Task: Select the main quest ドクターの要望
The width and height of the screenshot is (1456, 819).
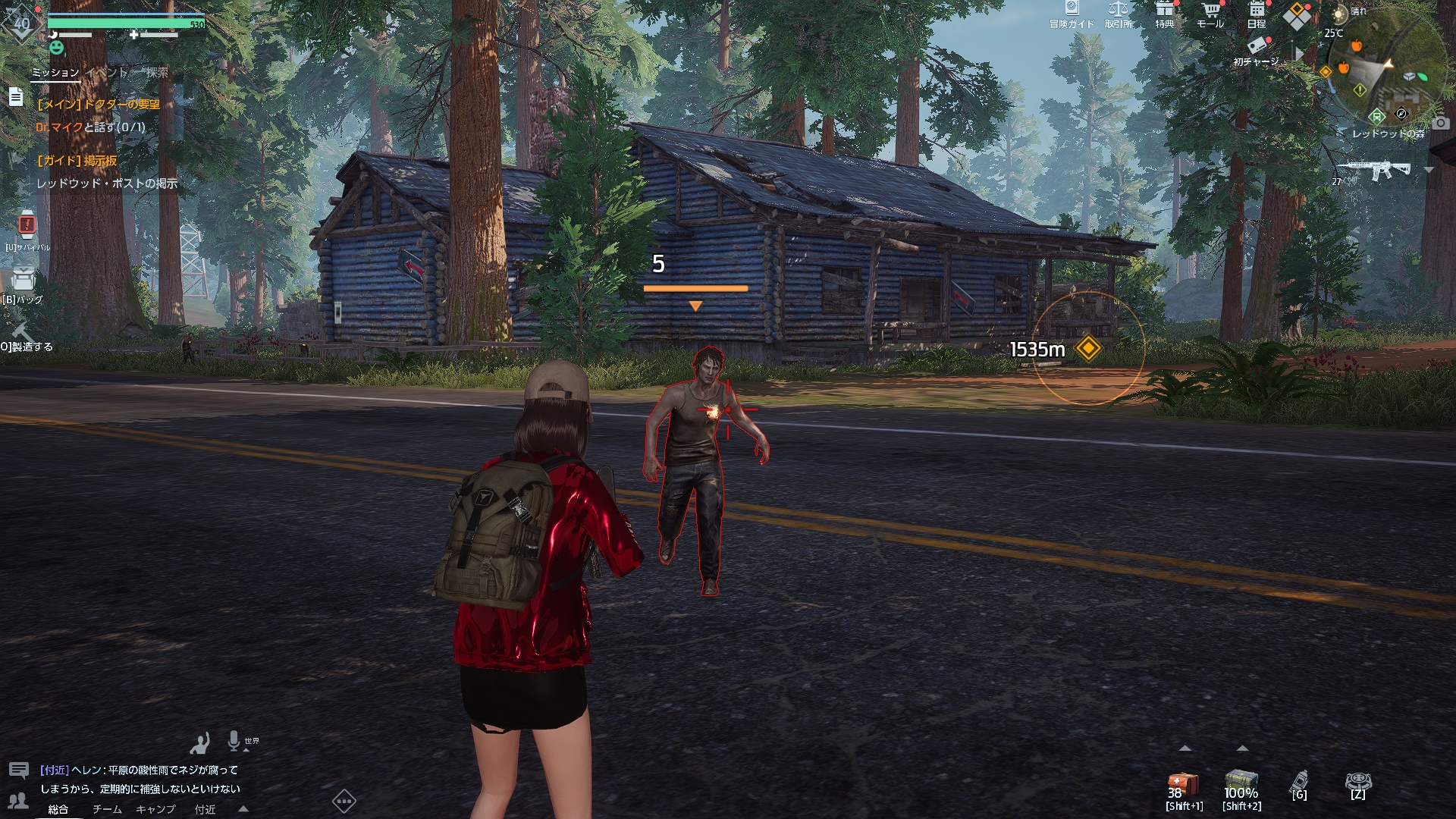Action: click(x=99, y=105)
